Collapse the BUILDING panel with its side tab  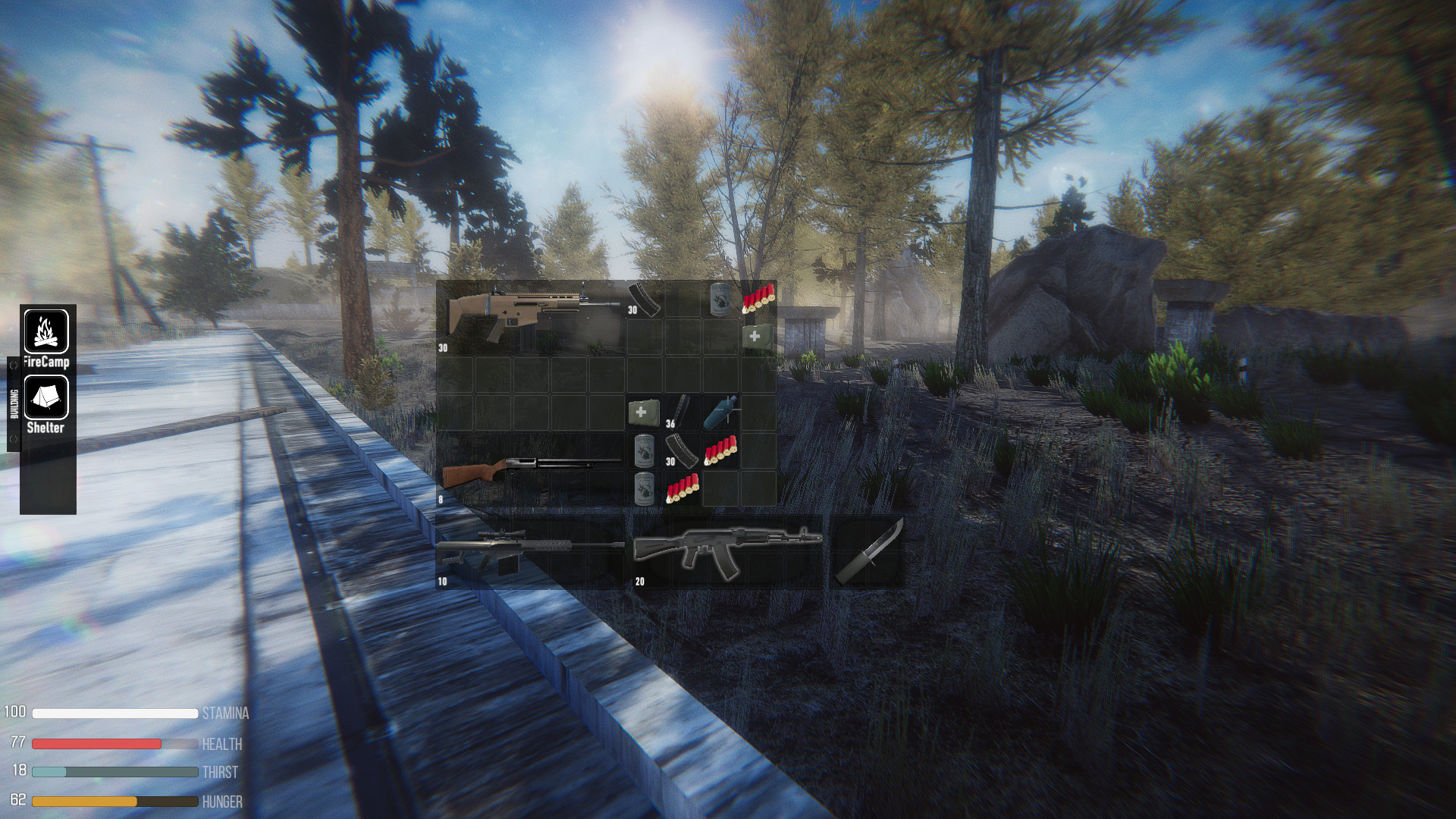14,403
